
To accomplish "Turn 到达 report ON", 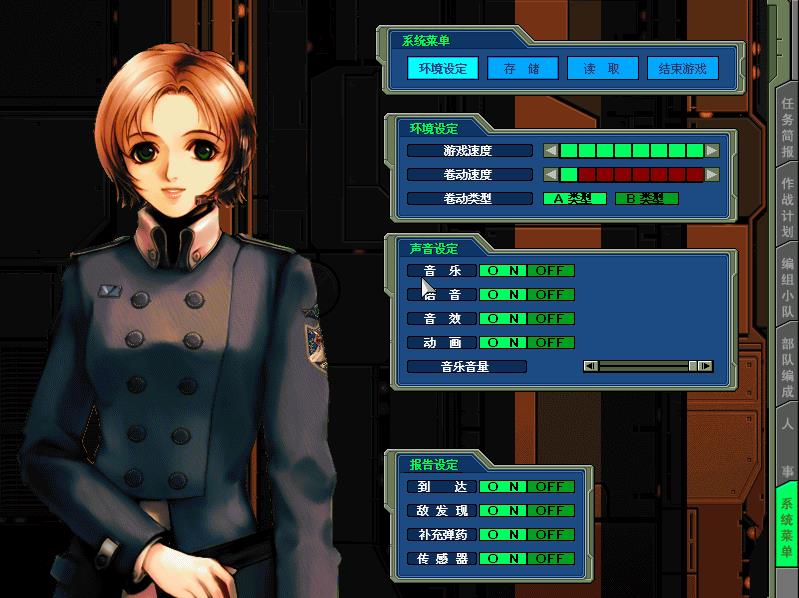I will 503,487.
